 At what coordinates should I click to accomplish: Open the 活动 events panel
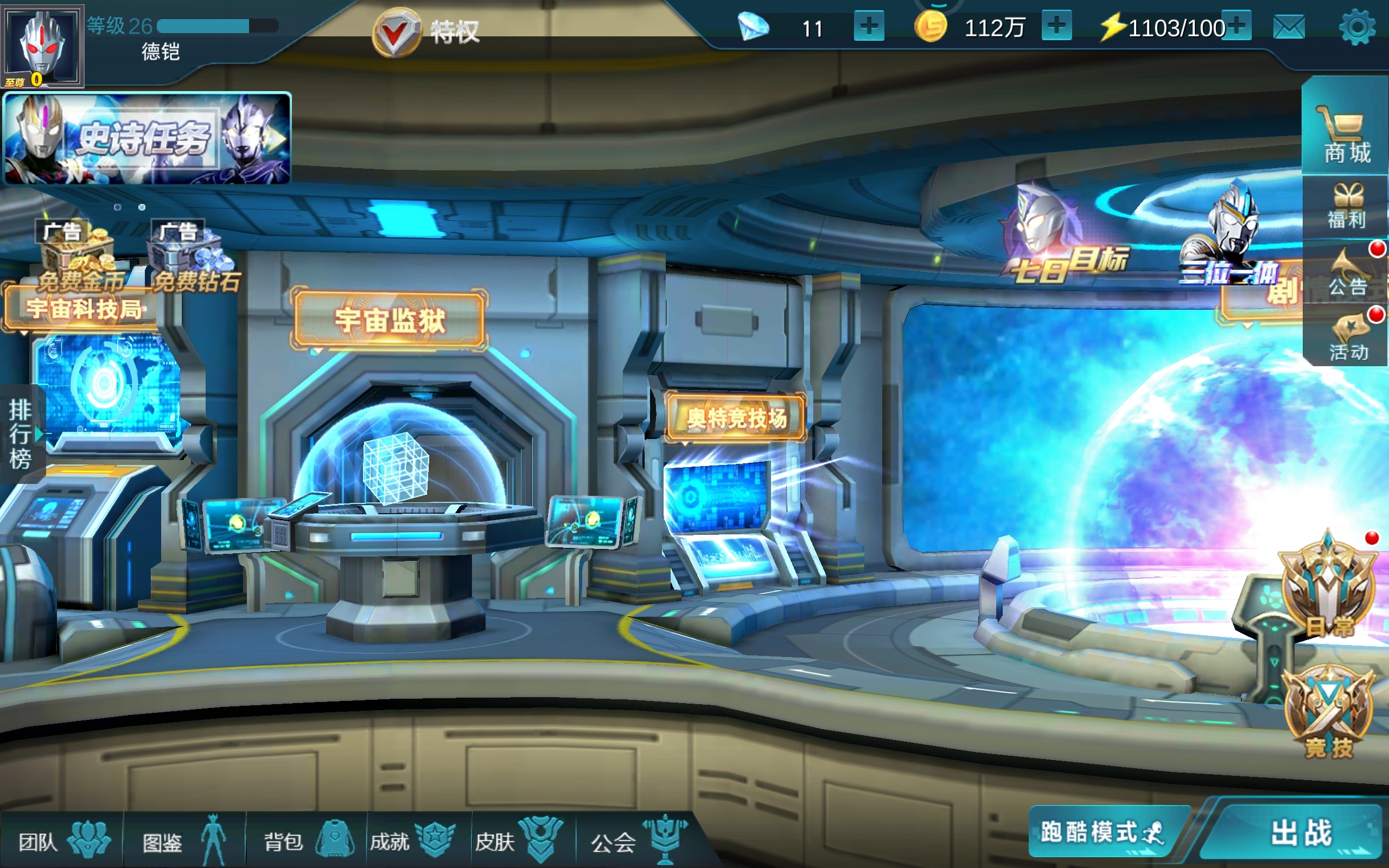(1346, 337)
